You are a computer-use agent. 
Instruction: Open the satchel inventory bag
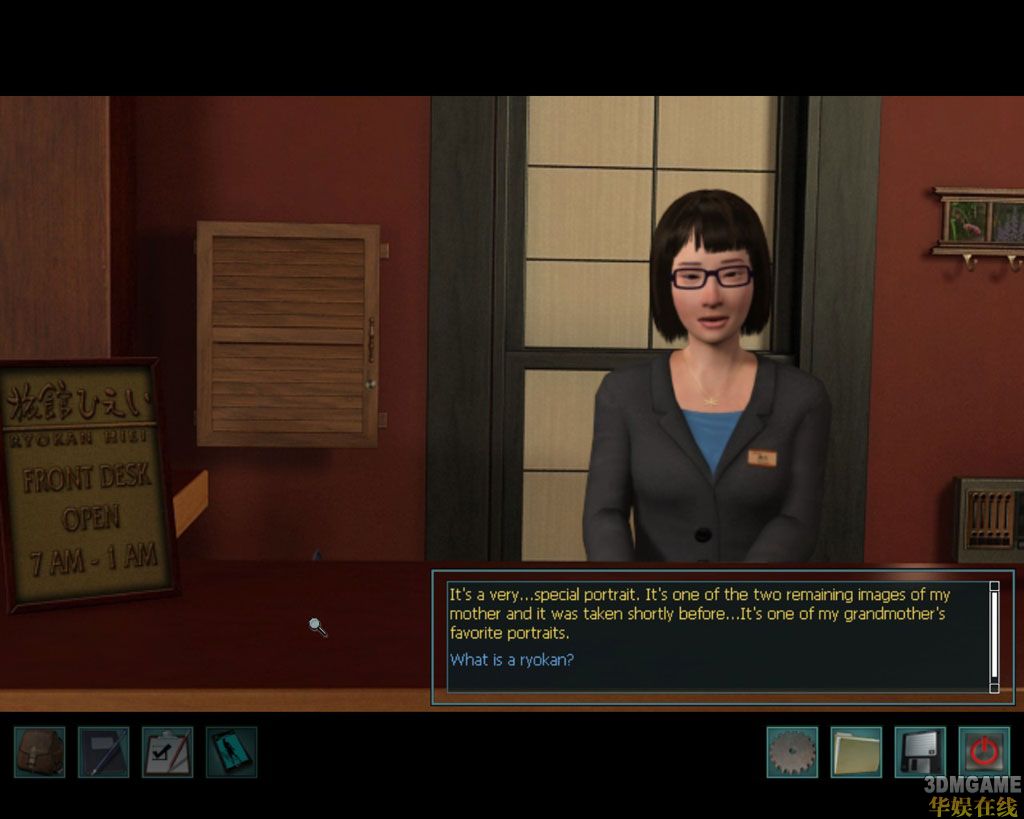pos(40,751)
